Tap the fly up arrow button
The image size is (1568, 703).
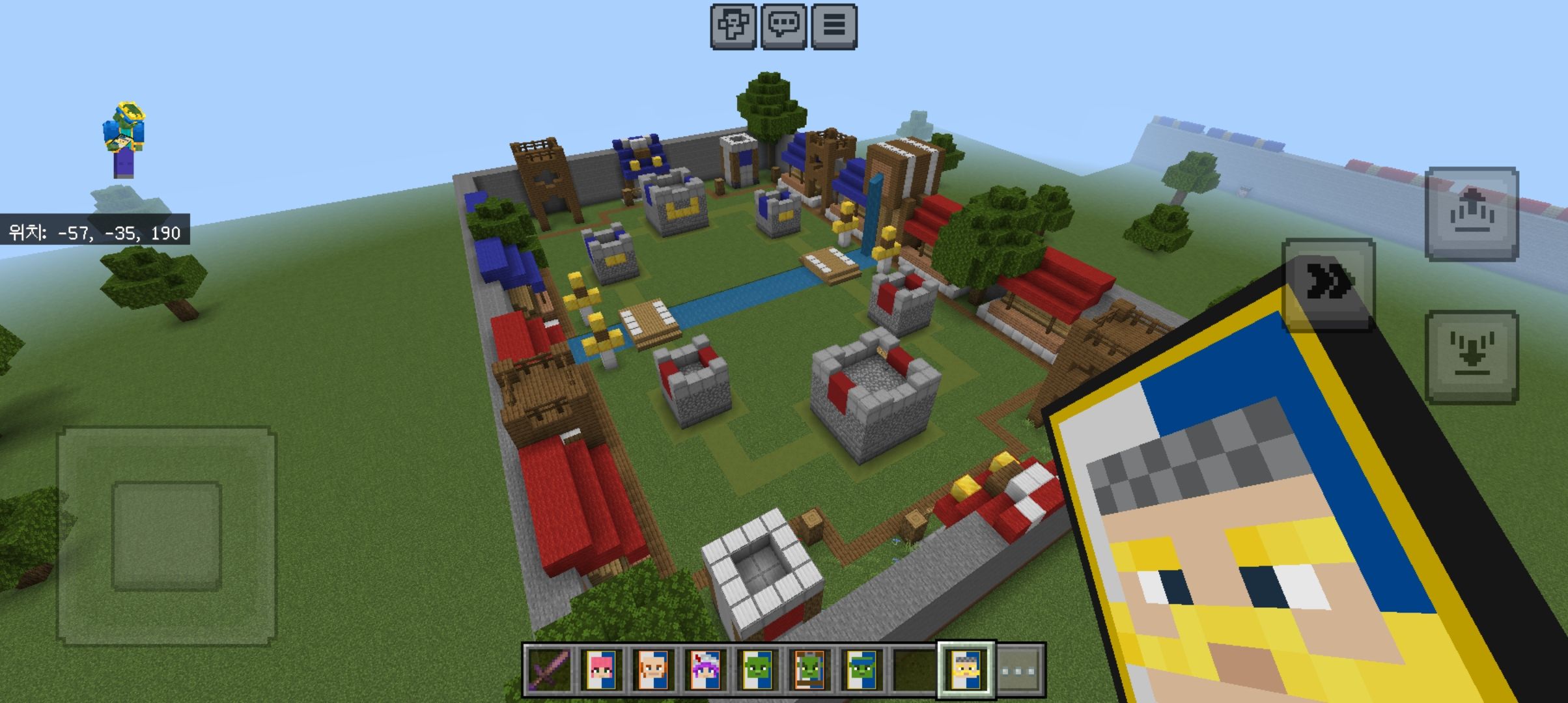[1471, 214]
